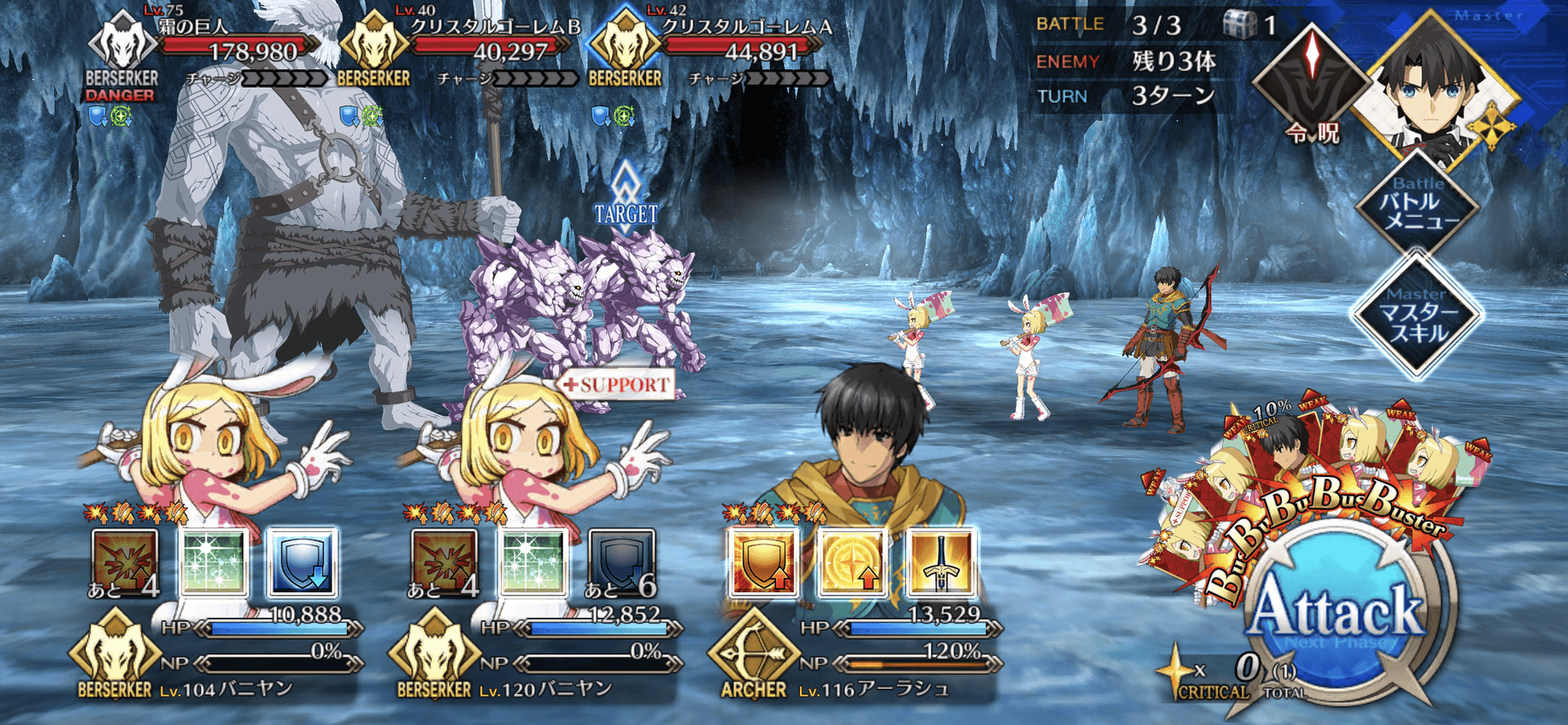Image resolution: width=1568 pixels, height=725 pixels.
Task: Use support Lv.120 Bunyan's green sparkle skill
Action: point(532,562)
